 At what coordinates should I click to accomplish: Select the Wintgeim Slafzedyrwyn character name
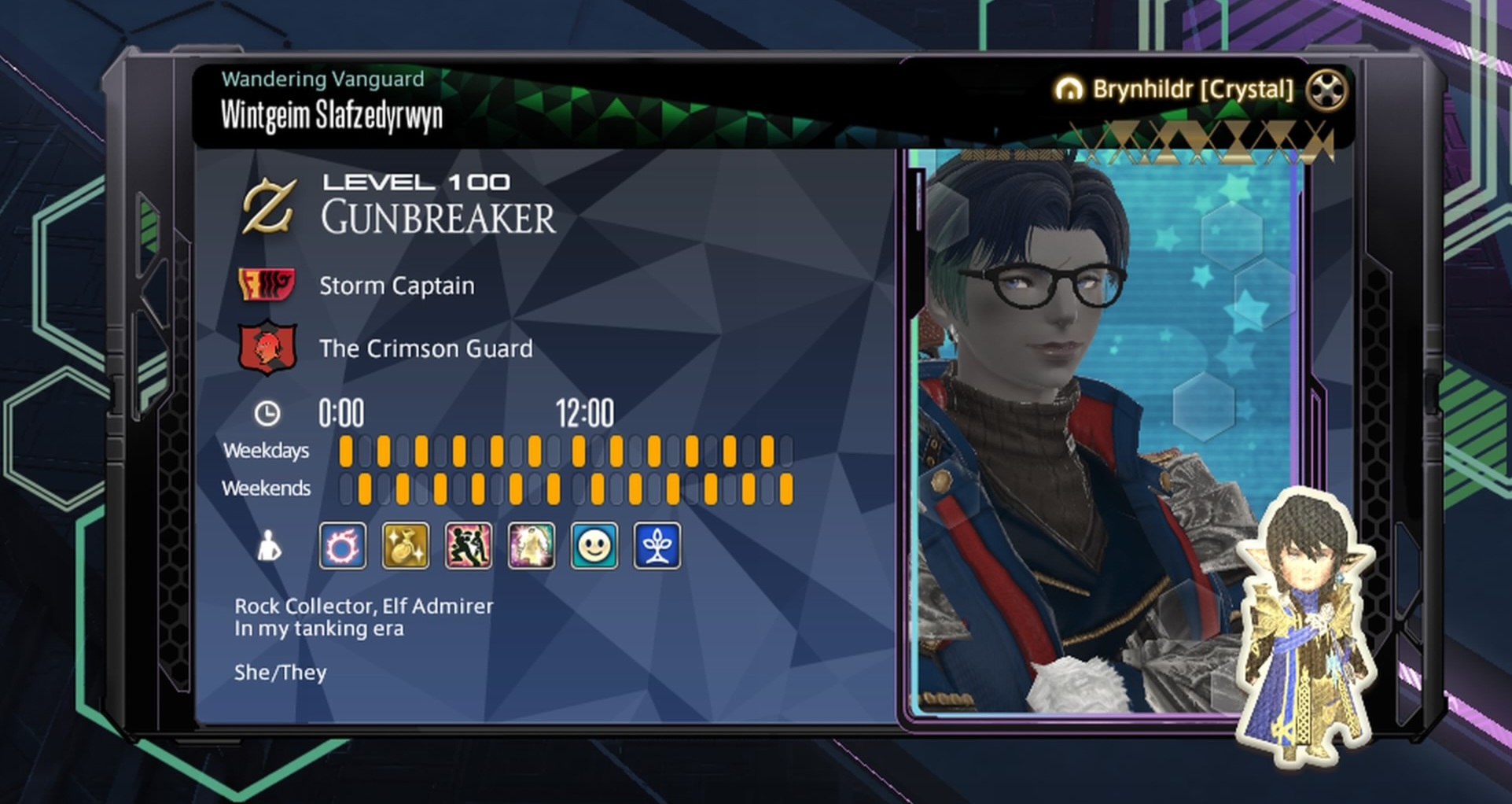tap(332, 116)
